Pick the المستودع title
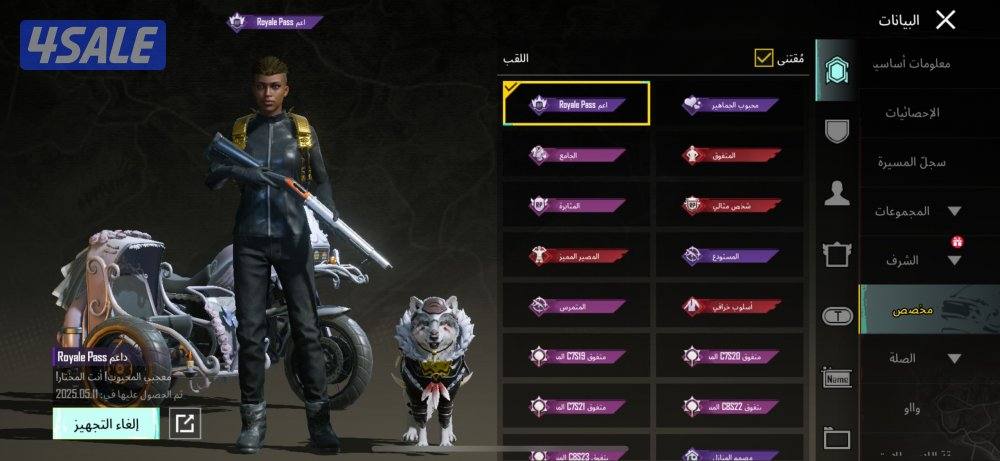The width and height of the screenshot is (1000, 461). (730, 256)
